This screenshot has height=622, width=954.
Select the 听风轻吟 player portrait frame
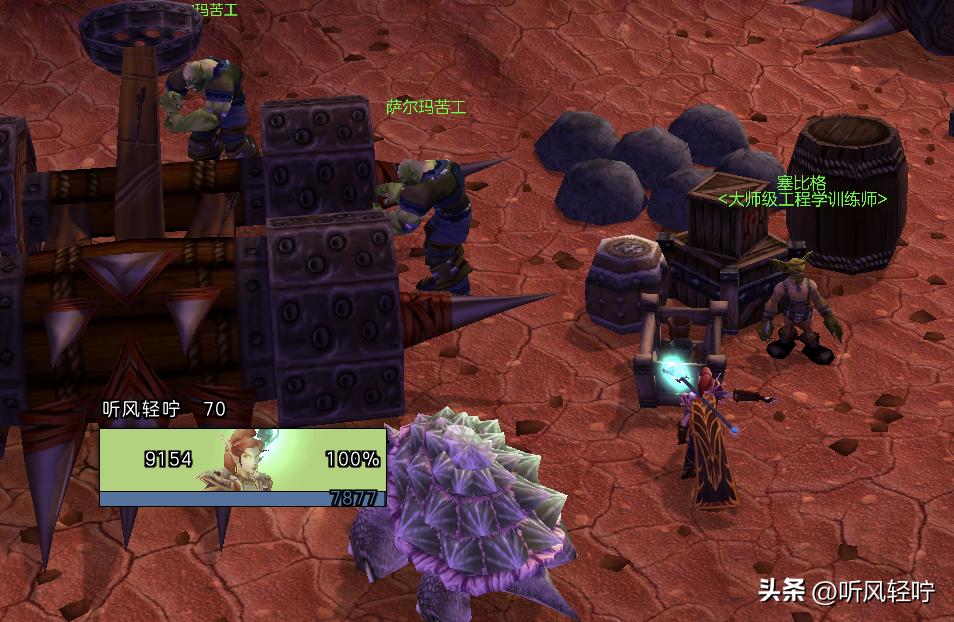242,461
